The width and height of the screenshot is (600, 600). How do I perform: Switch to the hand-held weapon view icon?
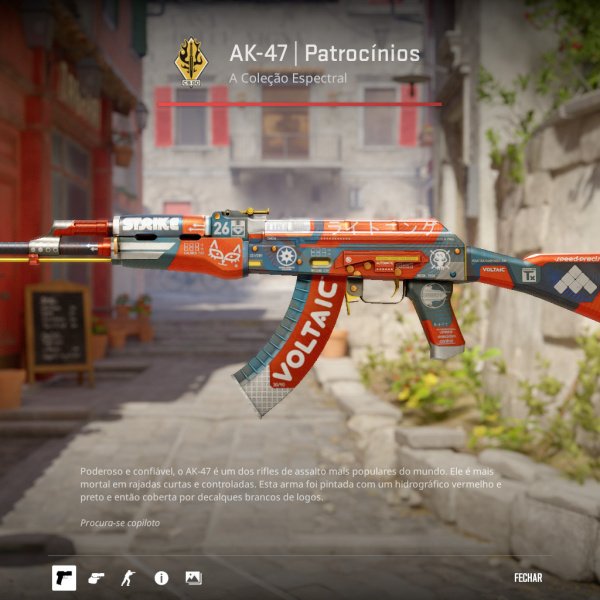[x=96, y=578]
